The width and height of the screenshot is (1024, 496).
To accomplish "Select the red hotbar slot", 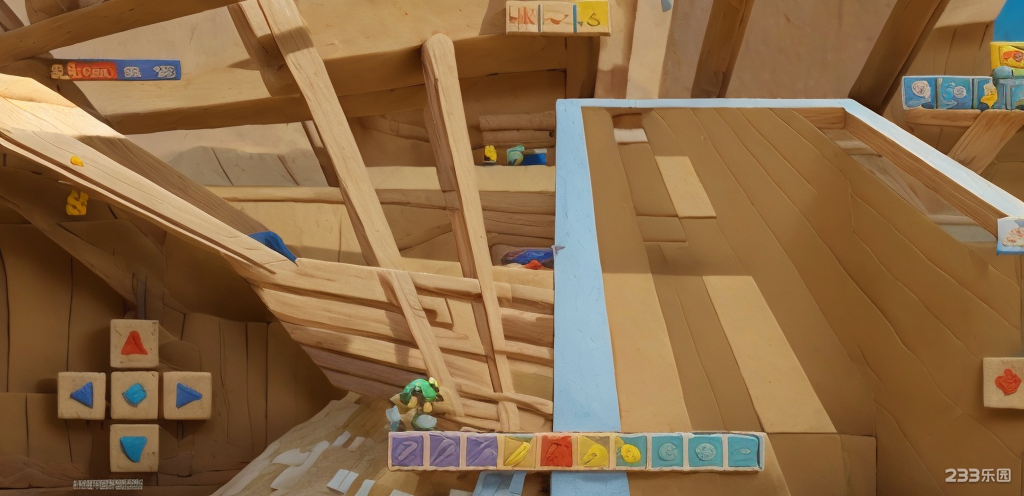I will click(x=556, y=451).
